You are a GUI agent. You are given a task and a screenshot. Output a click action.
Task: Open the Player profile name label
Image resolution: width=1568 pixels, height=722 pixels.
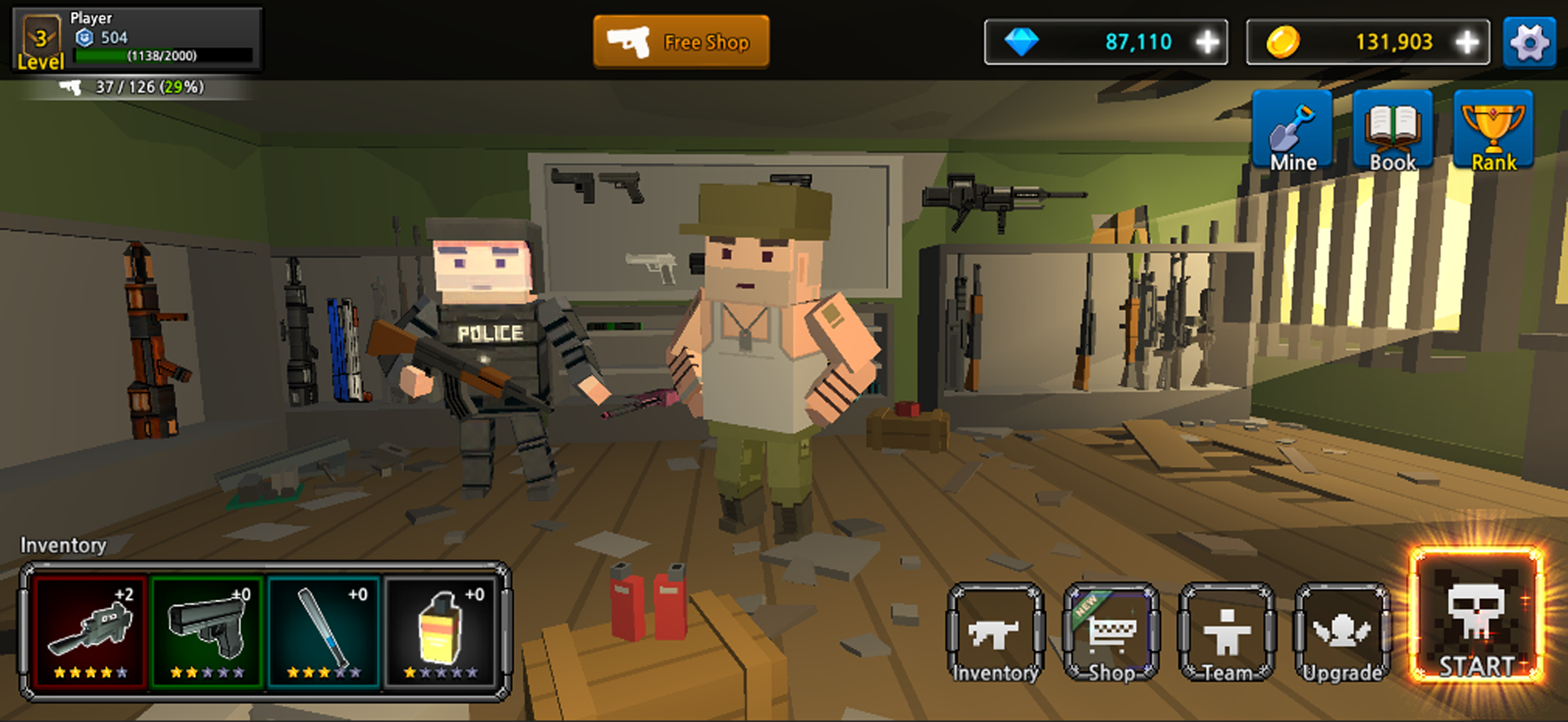click(91, 17)
